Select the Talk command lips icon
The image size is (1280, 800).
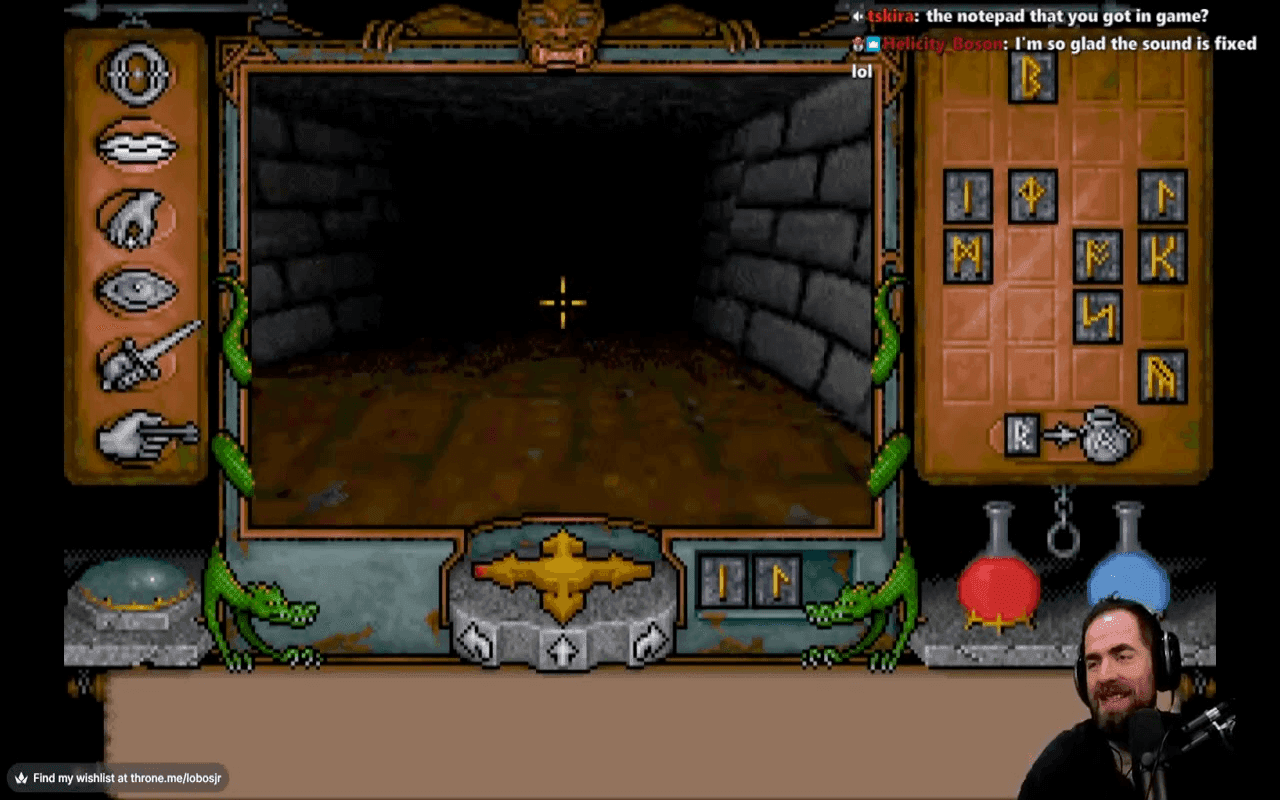click(137, 145)
